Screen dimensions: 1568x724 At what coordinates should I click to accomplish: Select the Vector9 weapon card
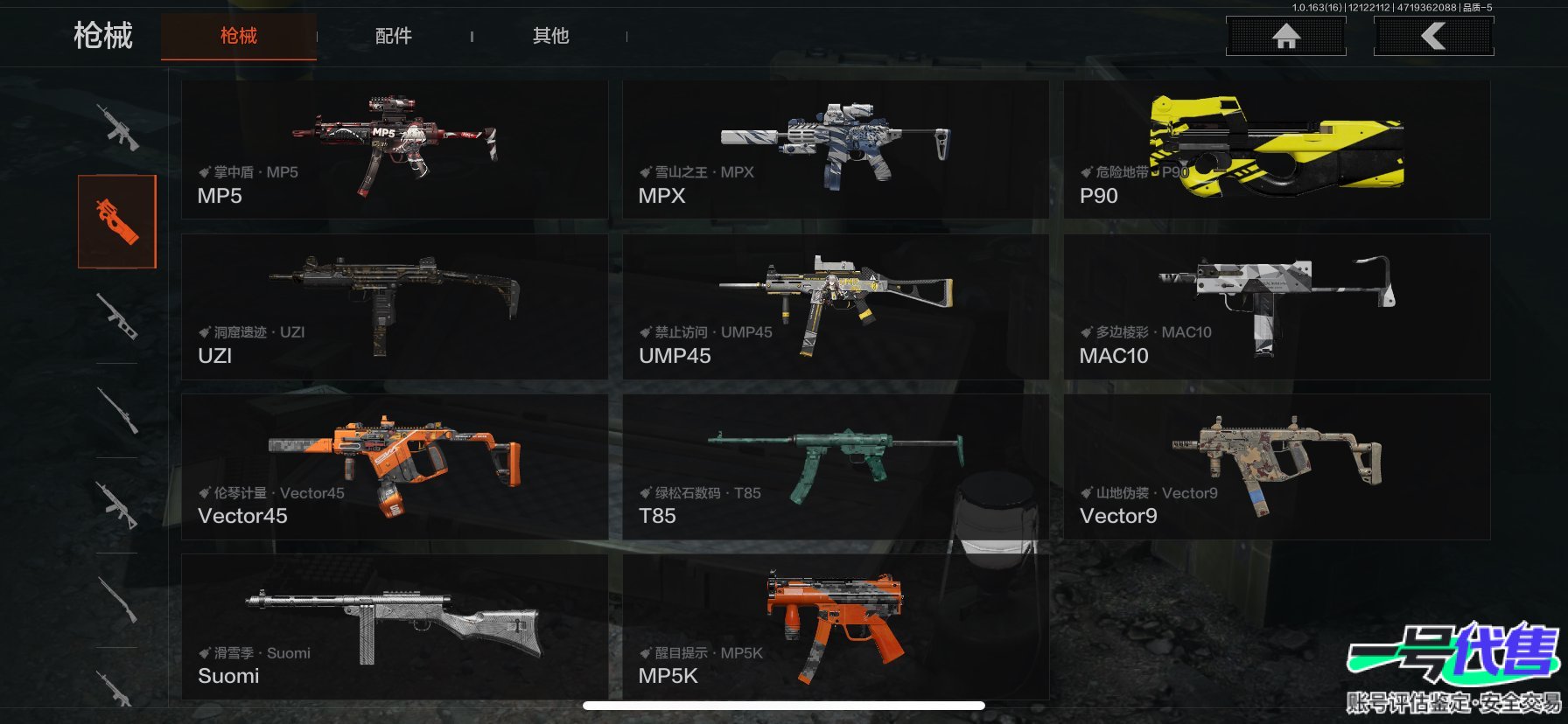point(1276,466)
